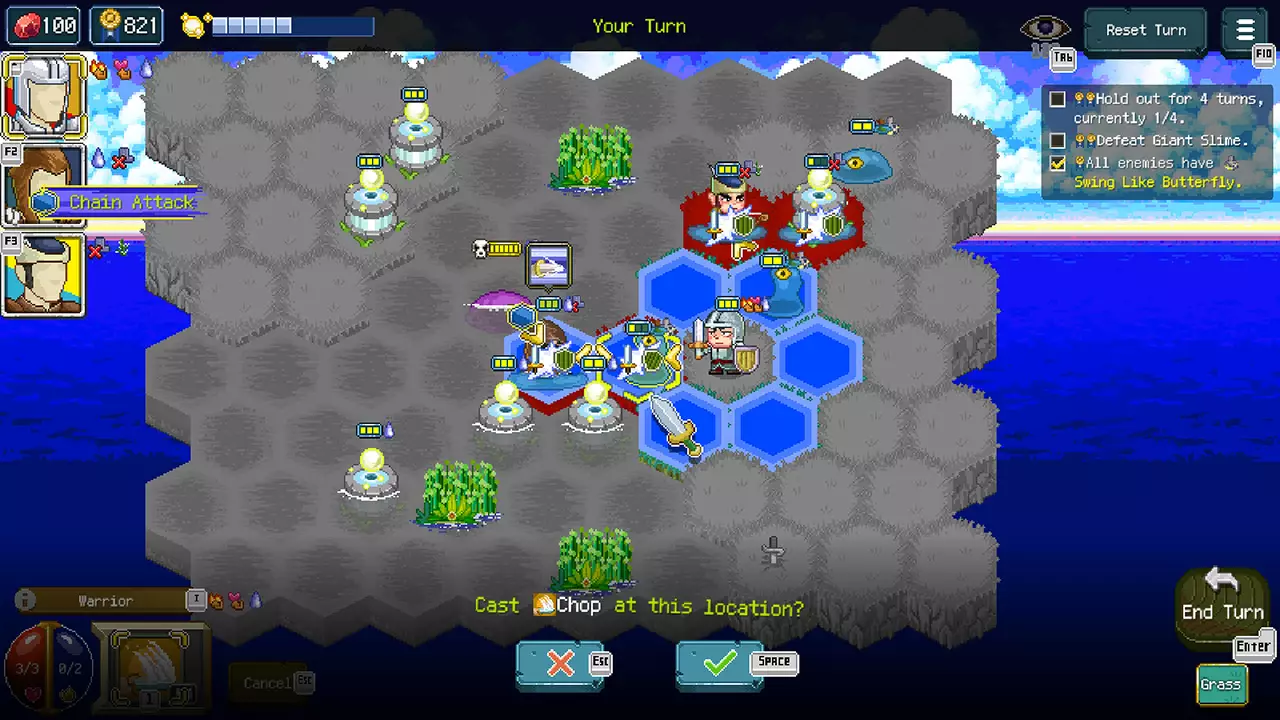Click the red gem currency counter
The width and height of the screenshot is (1280, 720).
tap(44, 26)
